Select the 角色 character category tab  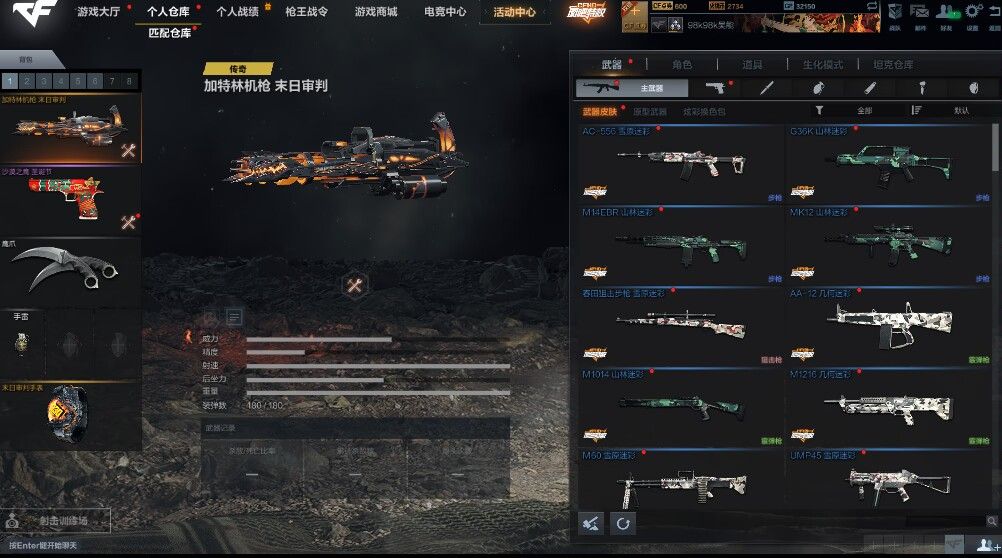click(x=682, y=65)
